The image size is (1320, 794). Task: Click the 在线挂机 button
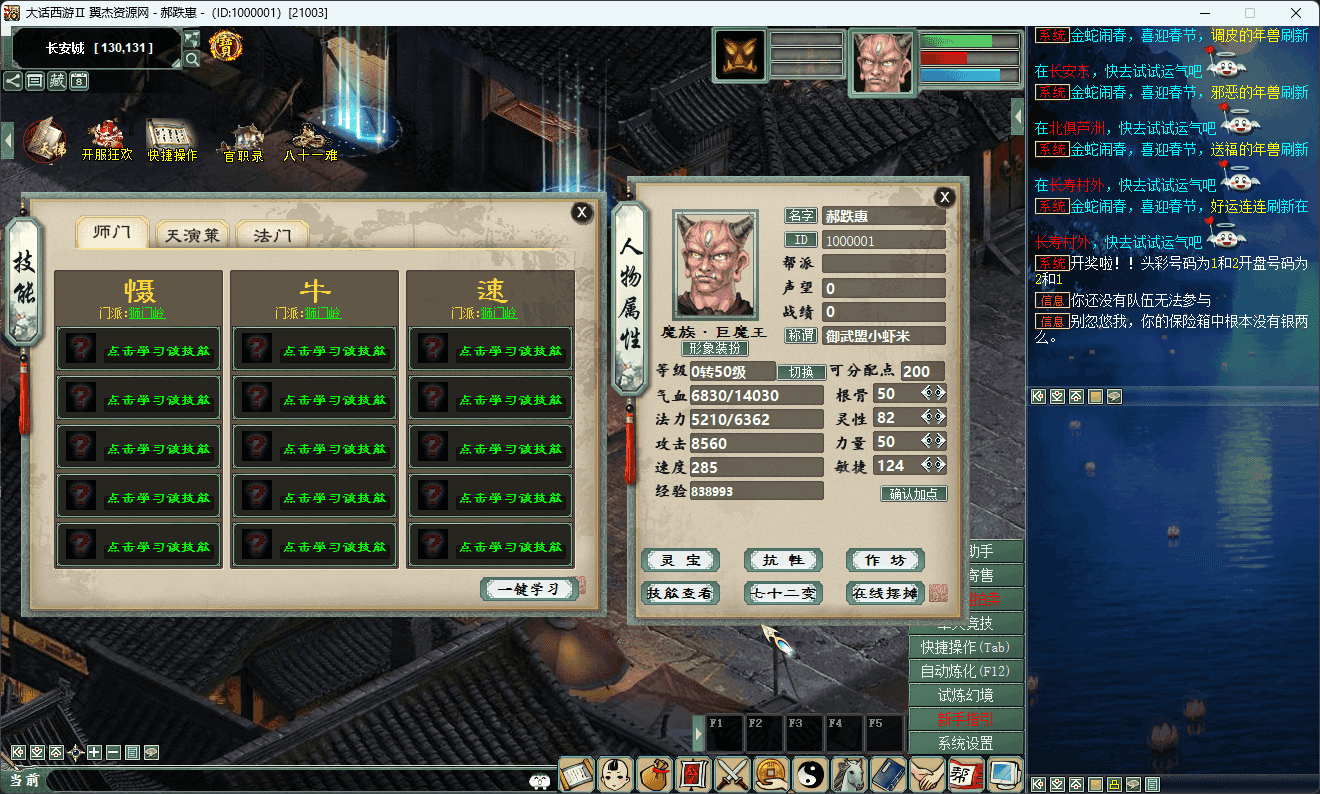[885, 593]
